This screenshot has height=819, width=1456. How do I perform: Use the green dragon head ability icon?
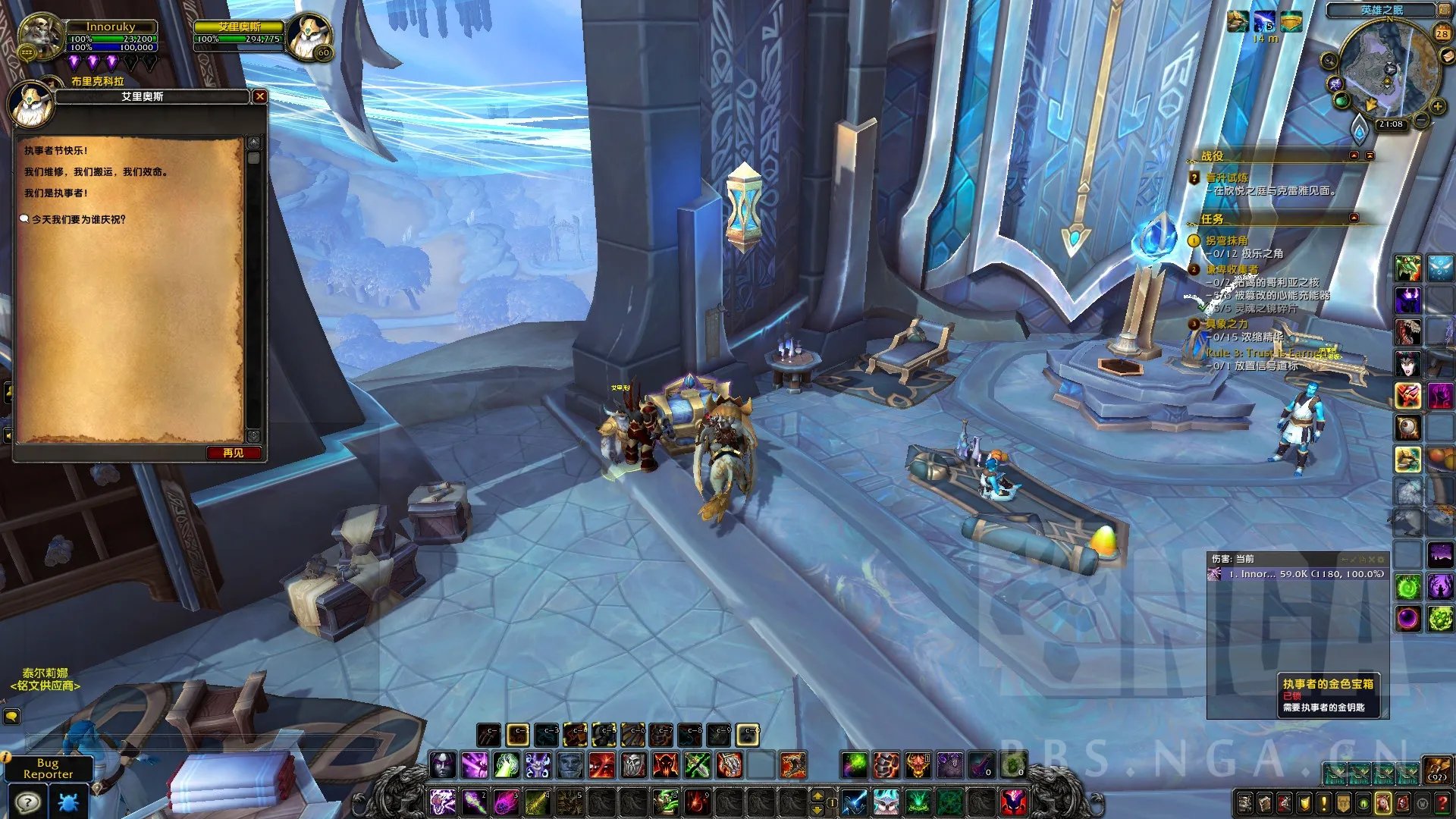[1407, 268]
